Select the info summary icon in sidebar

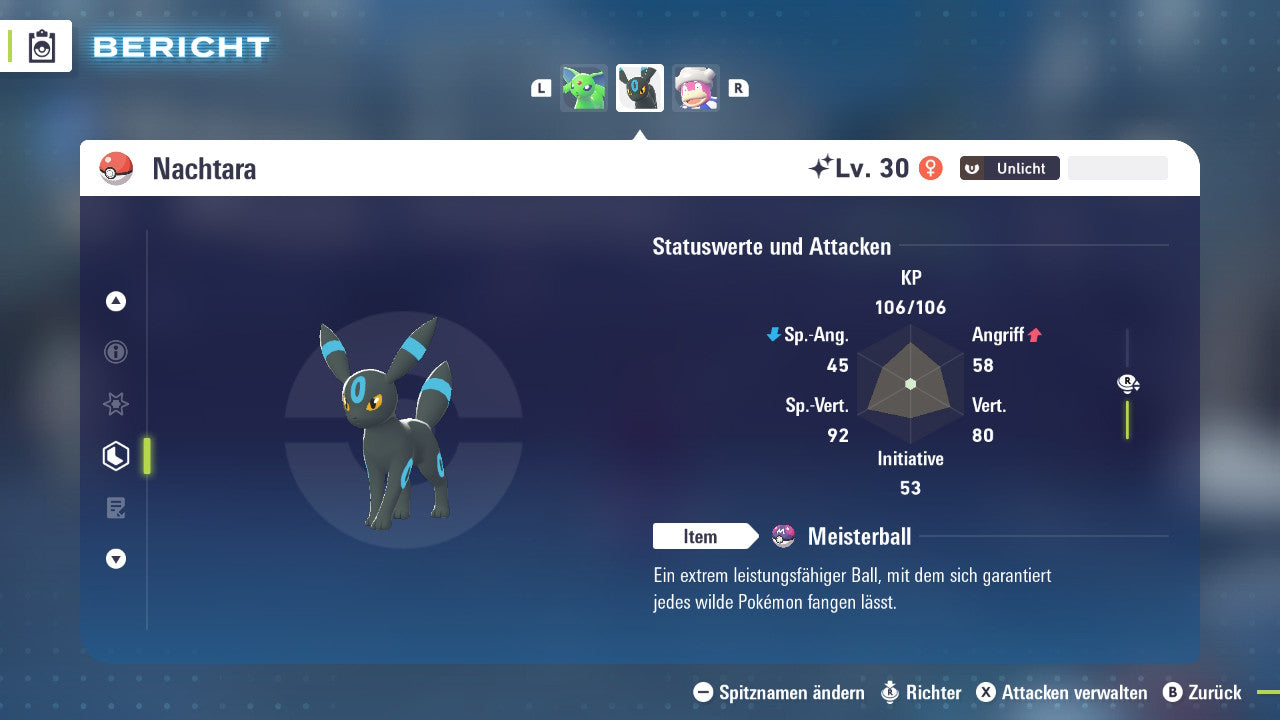click(115, 352)
